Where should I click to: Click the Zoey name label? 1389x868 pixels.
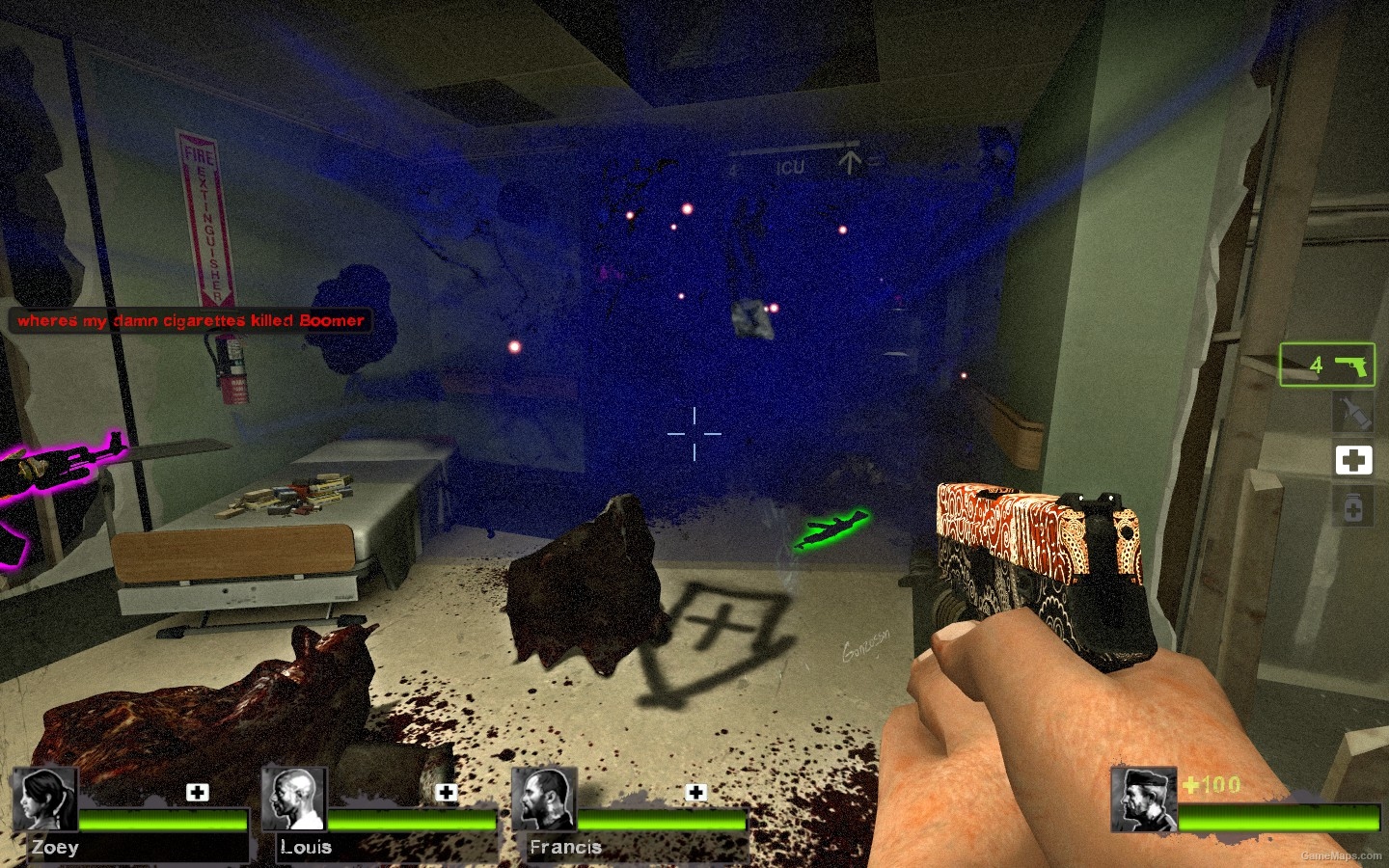[54, 847]
